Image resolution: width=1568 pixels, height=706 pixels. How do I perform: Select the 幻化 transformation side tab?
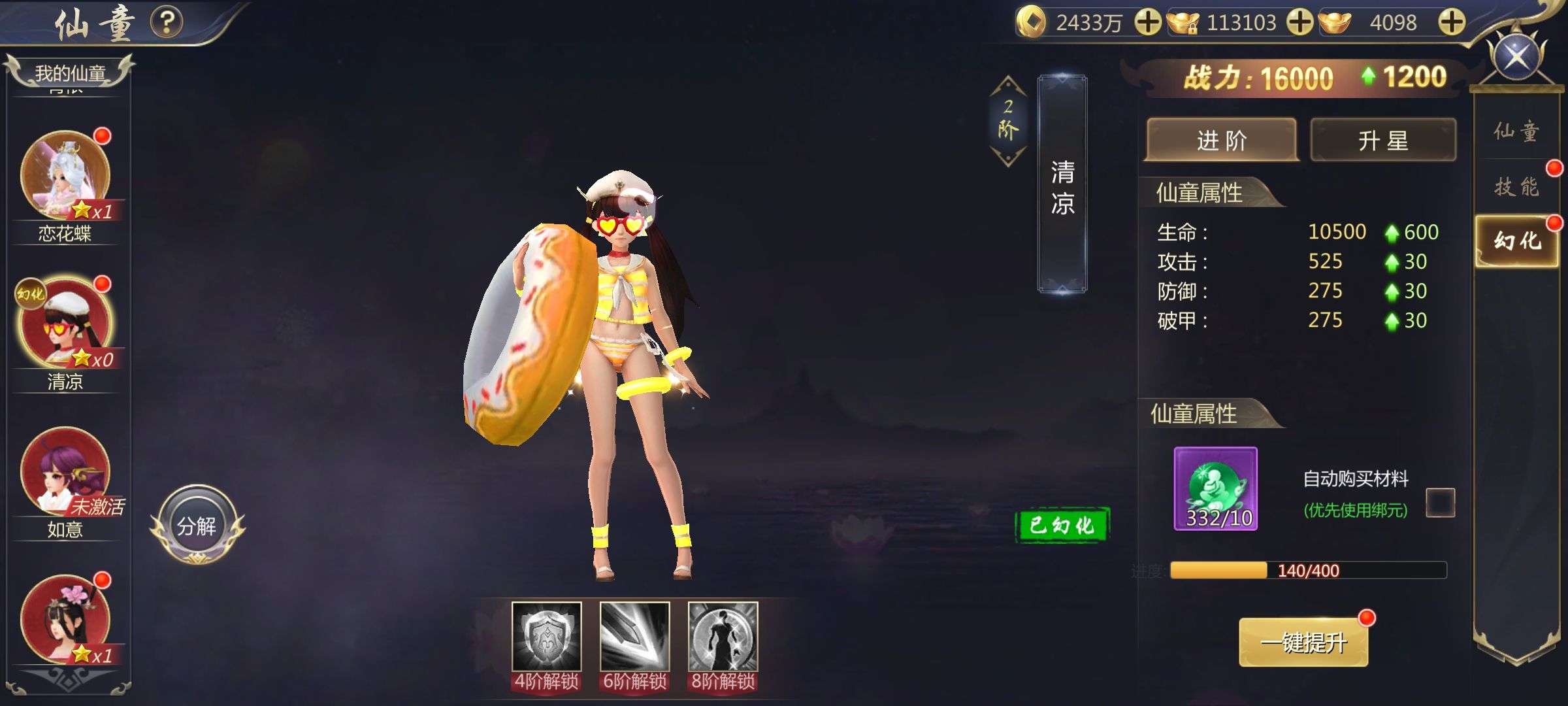(x=1516, y=241)
